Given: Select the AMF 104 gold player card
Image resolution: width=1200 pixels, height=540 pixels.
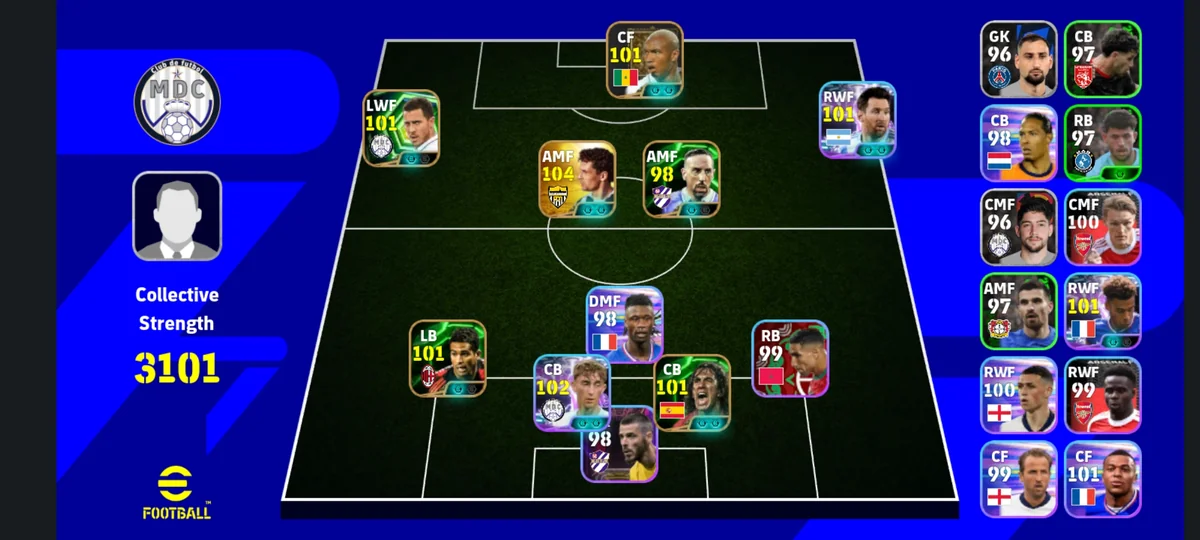Looking at the screenshot, I should pos(577,179).
